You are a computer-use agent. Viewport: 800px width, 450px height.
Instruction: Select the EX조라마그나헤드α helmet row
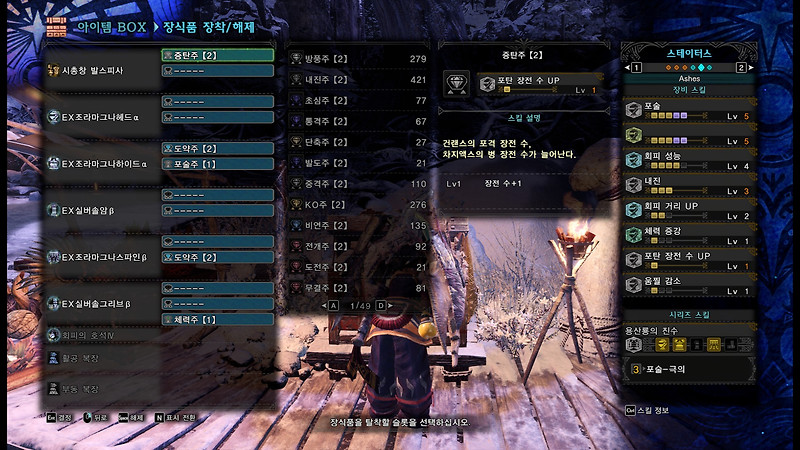(x=100, y=117)
